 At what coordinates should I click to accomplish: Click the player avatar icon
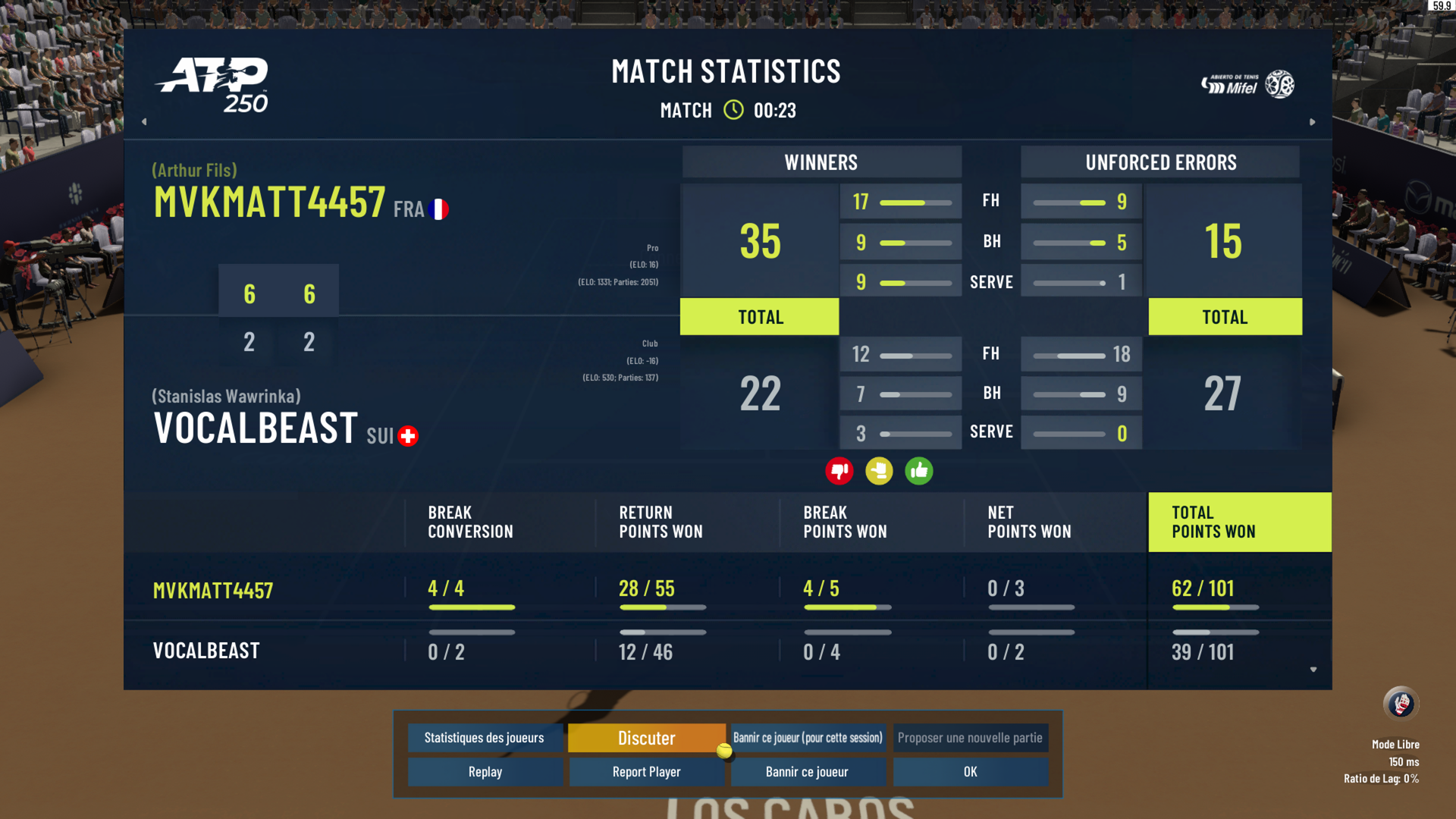1400,704
